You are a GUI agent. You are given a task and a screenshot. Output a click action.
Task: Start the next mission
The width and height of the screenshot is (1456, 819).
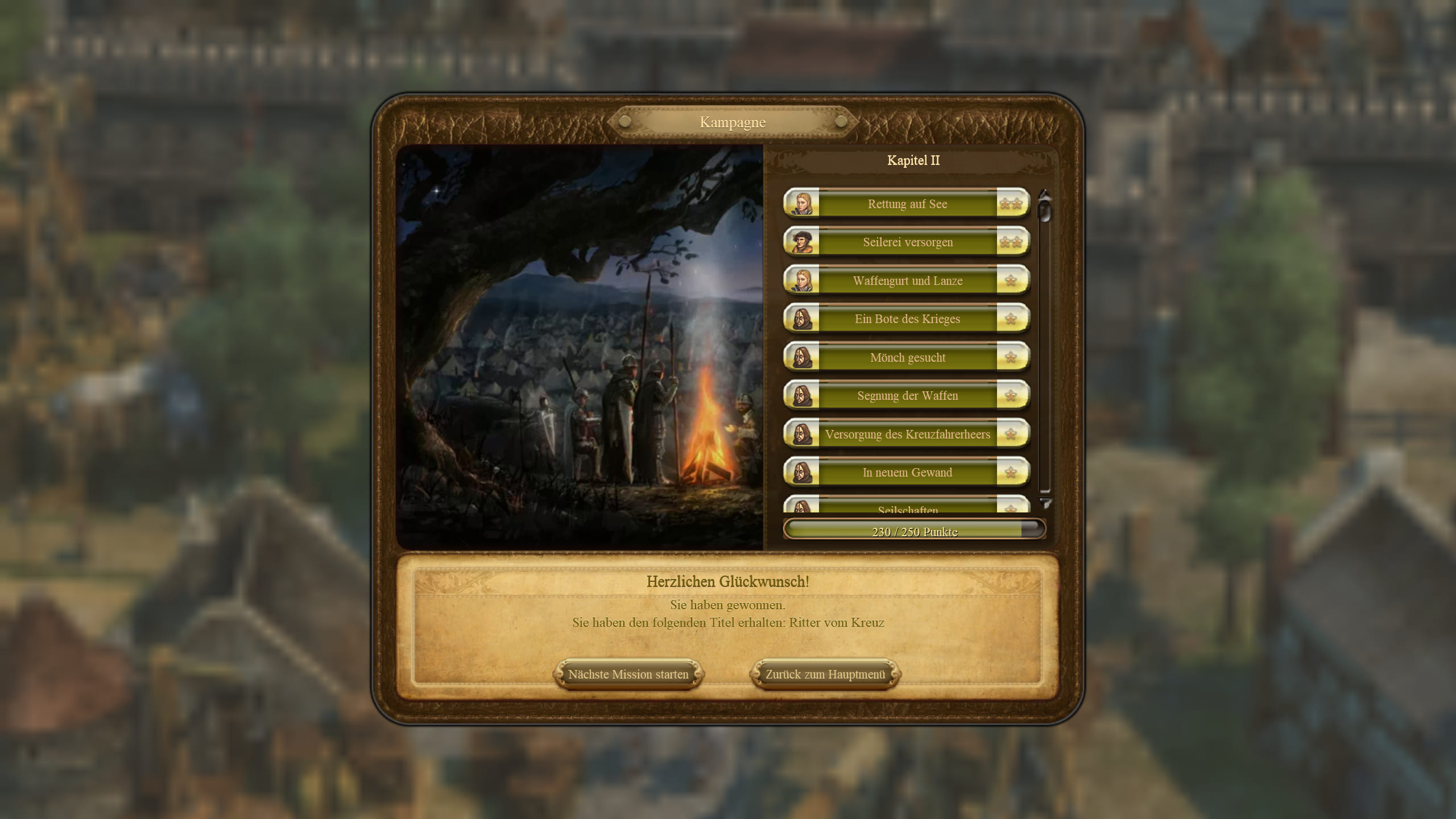click(x=628, y=675)
